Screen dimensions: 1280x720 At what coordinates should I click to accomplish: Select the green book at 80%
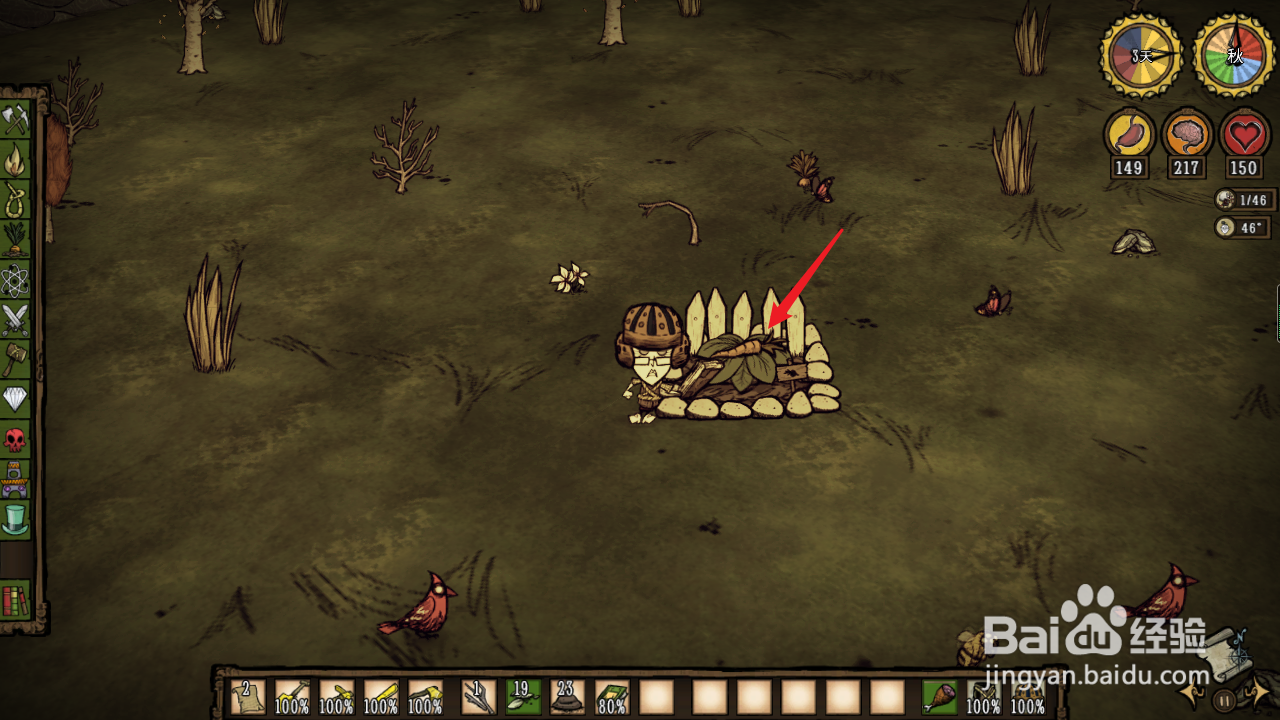[x=611, y=697]
